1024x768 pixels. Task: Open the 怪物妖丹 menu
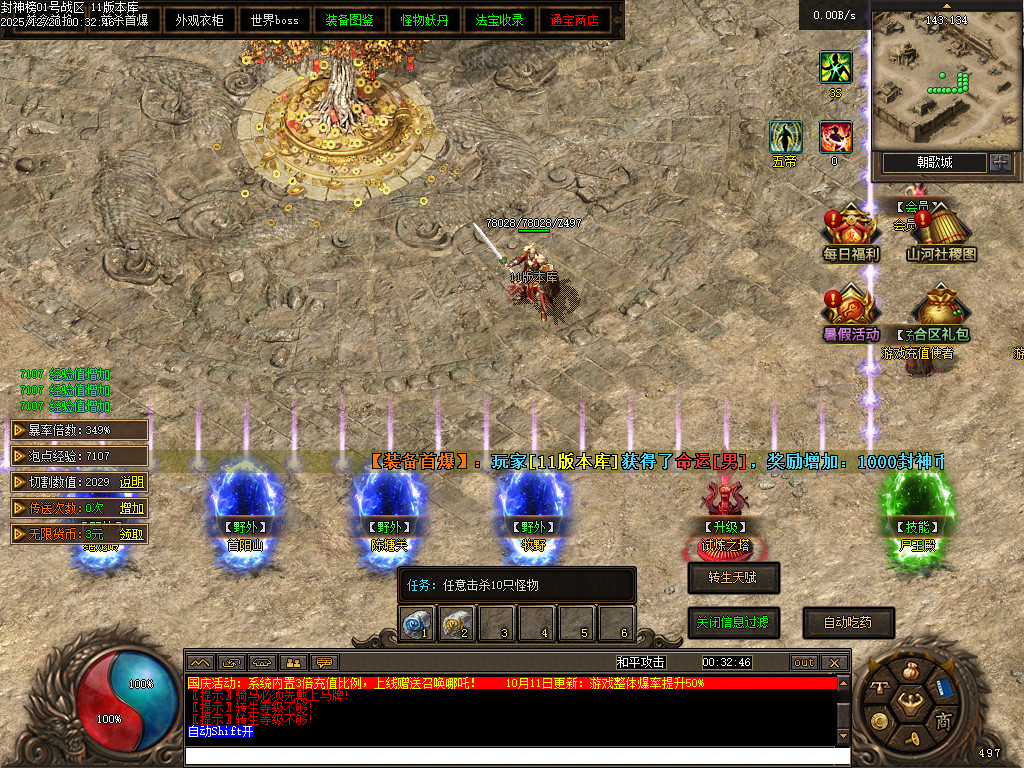click(x=425, y=20)
